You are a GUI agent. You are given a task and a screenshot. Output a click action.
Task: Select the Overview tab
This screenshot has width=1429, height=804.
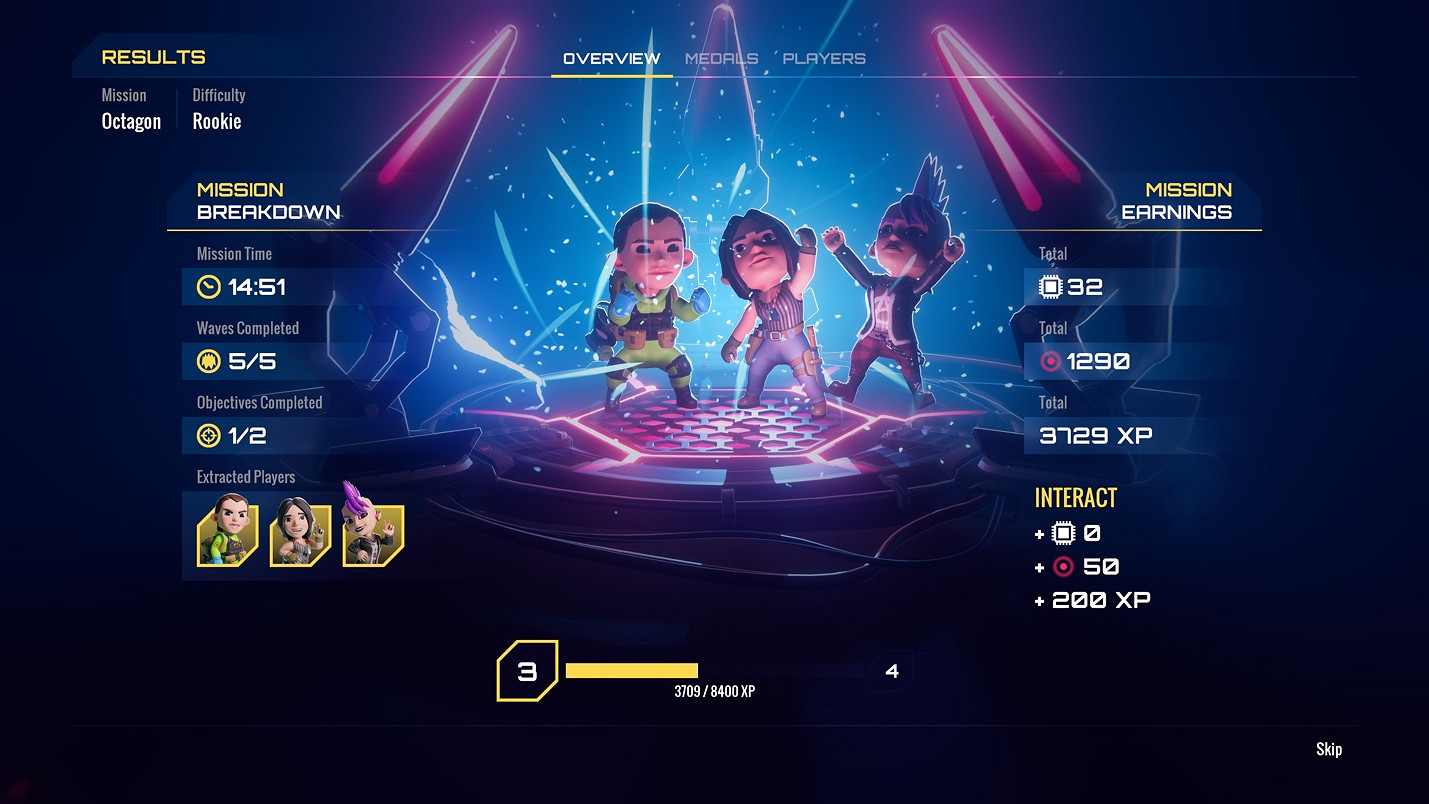[x=610, y=58]
